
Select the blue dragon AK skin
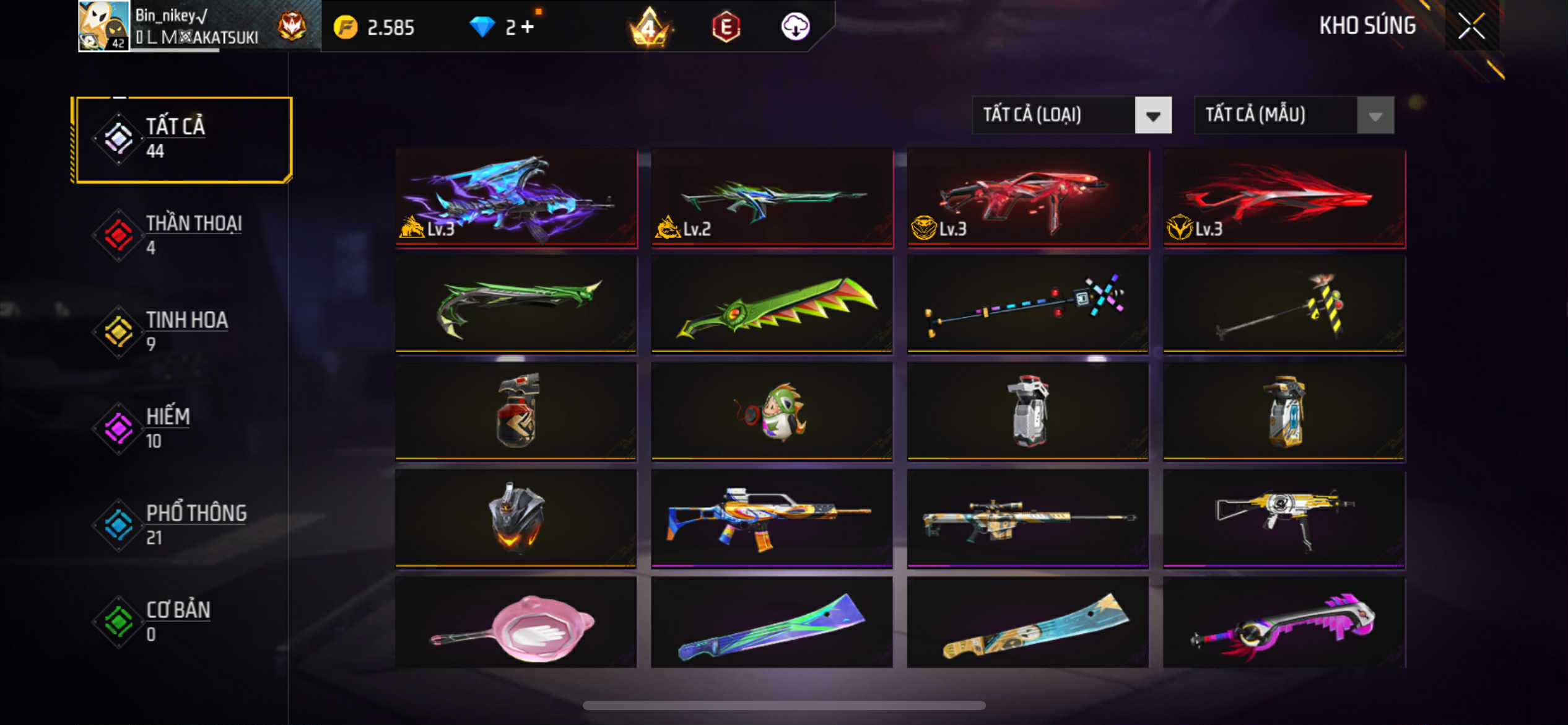tap(516, 198)
